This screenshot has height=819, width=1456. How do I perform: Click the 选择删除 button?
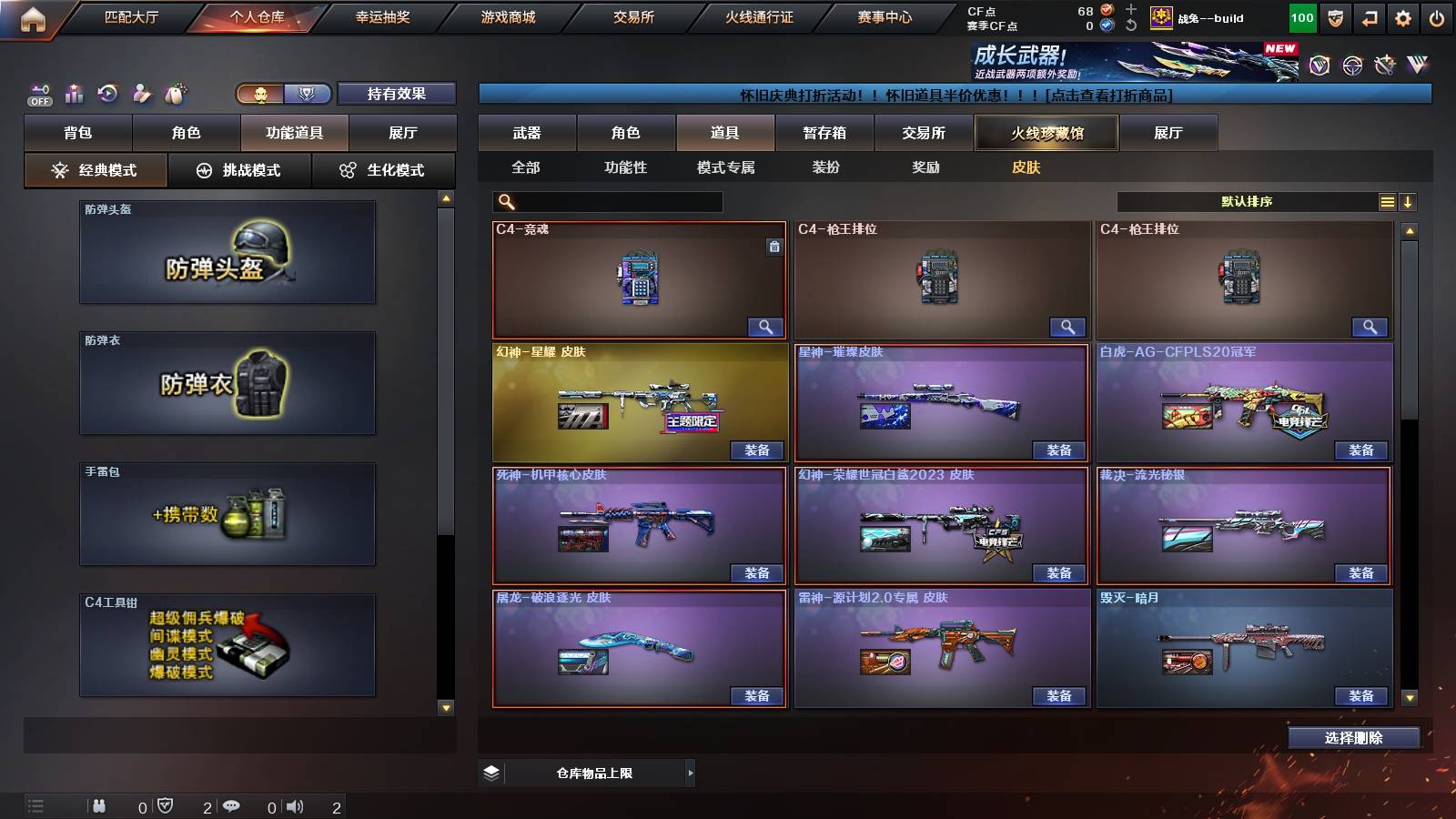pos(1355,737)
